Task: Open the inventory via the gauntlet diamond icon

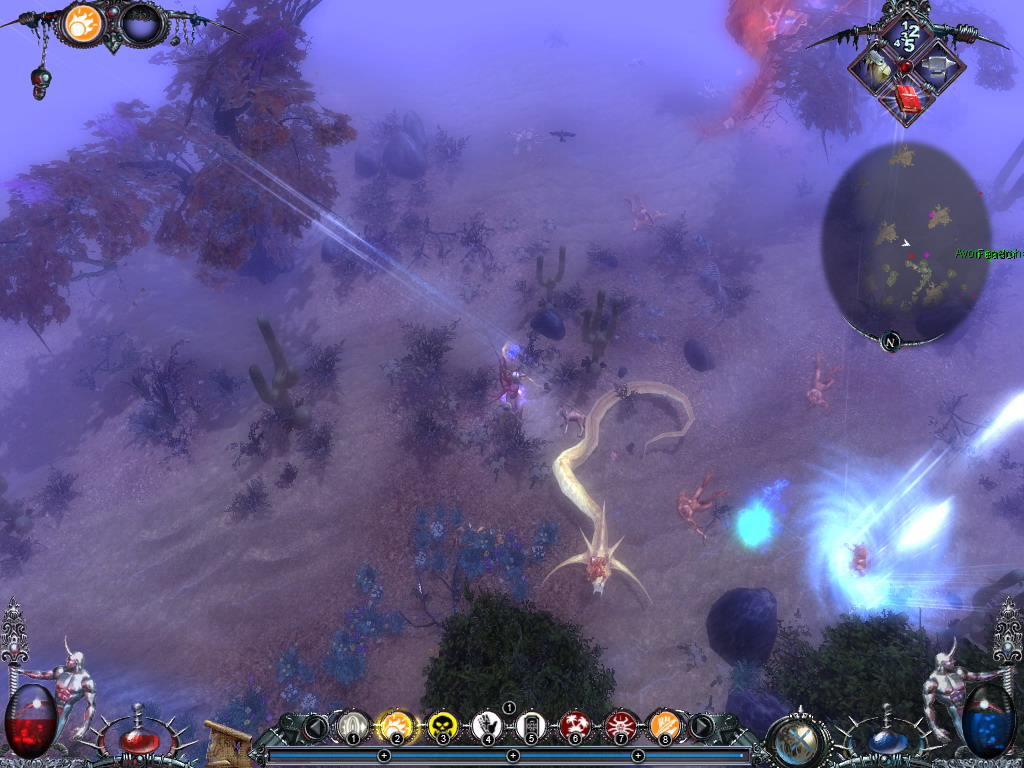Action: [x=875, y=67]
